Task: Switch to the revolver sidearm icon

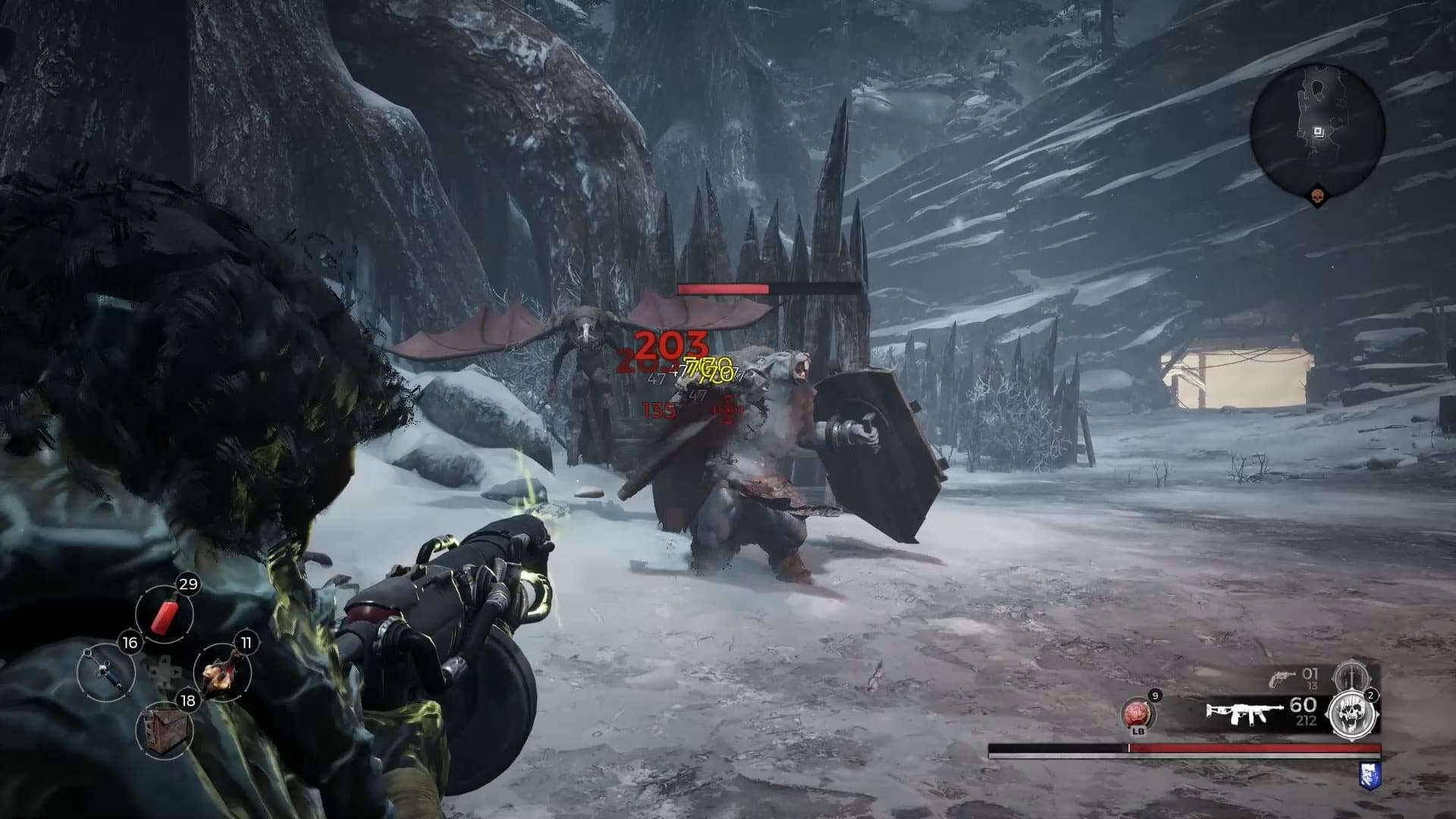Action: click(x=1282, y=677)
